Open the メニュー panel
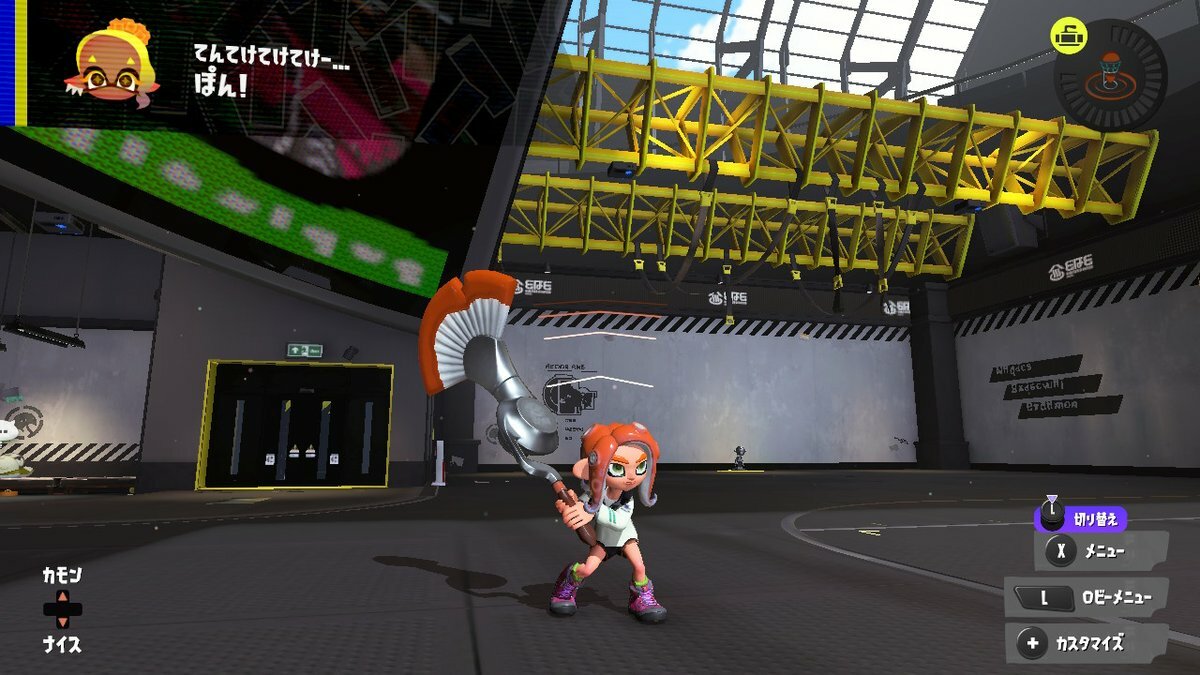Image resolution: width=1200 pixels, height=675 pixels. (x=1103, y=550)
